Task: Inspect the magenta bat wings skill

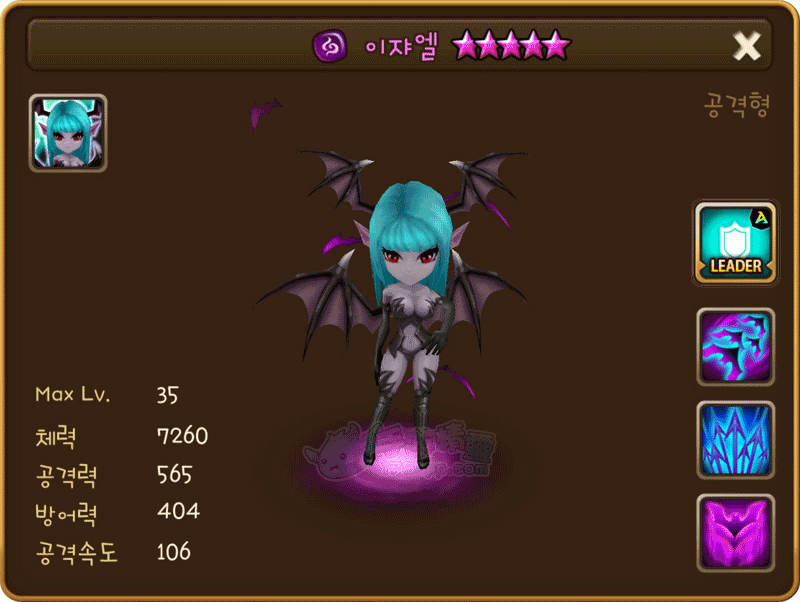Action: point(735,532)
